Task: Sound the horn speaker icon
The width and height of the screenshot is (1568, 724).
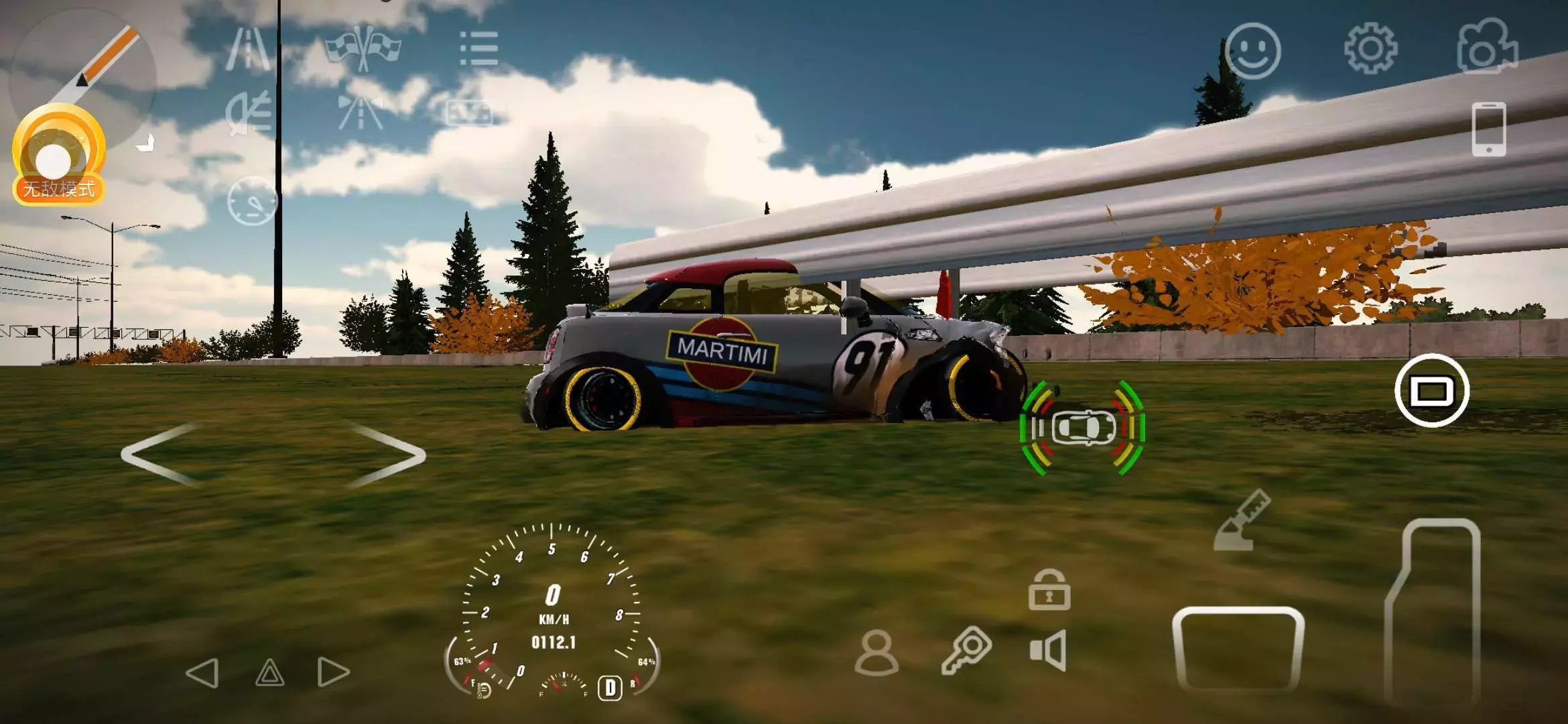Action: tap(1048, 650)
